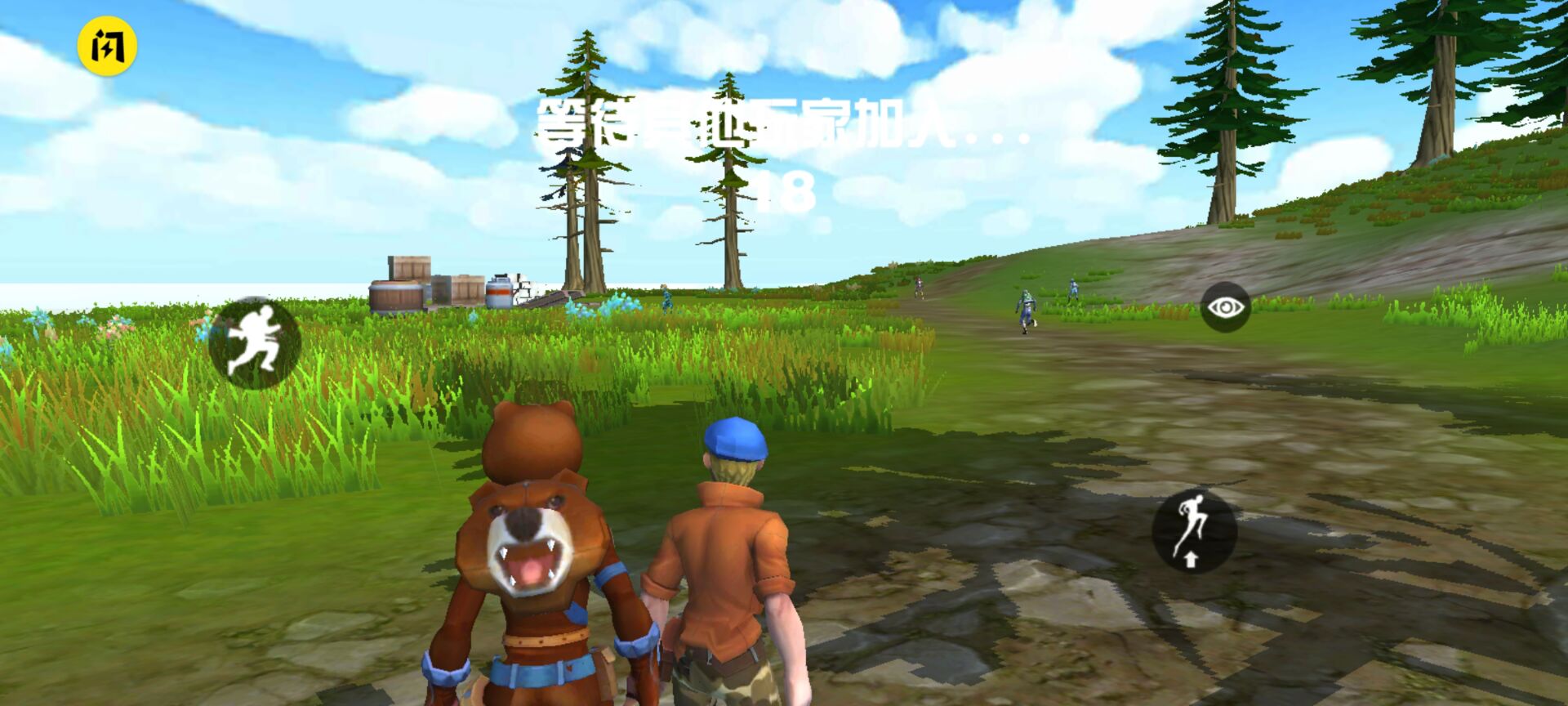Image resolution: width=1568 pixels, height=706 pixels.
Task: Activate the sprint running-figure button
Action: click(255, 342)
